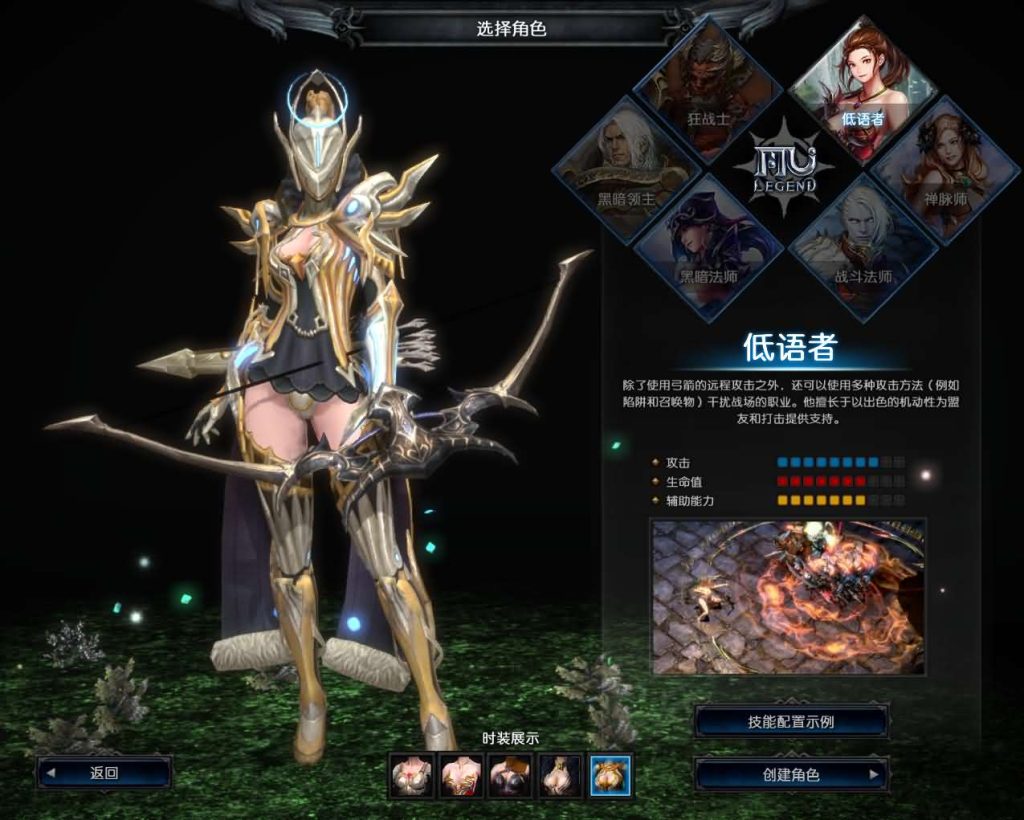
Task: Click 创建角色 to create the character
Action: [x=791, y=775]
